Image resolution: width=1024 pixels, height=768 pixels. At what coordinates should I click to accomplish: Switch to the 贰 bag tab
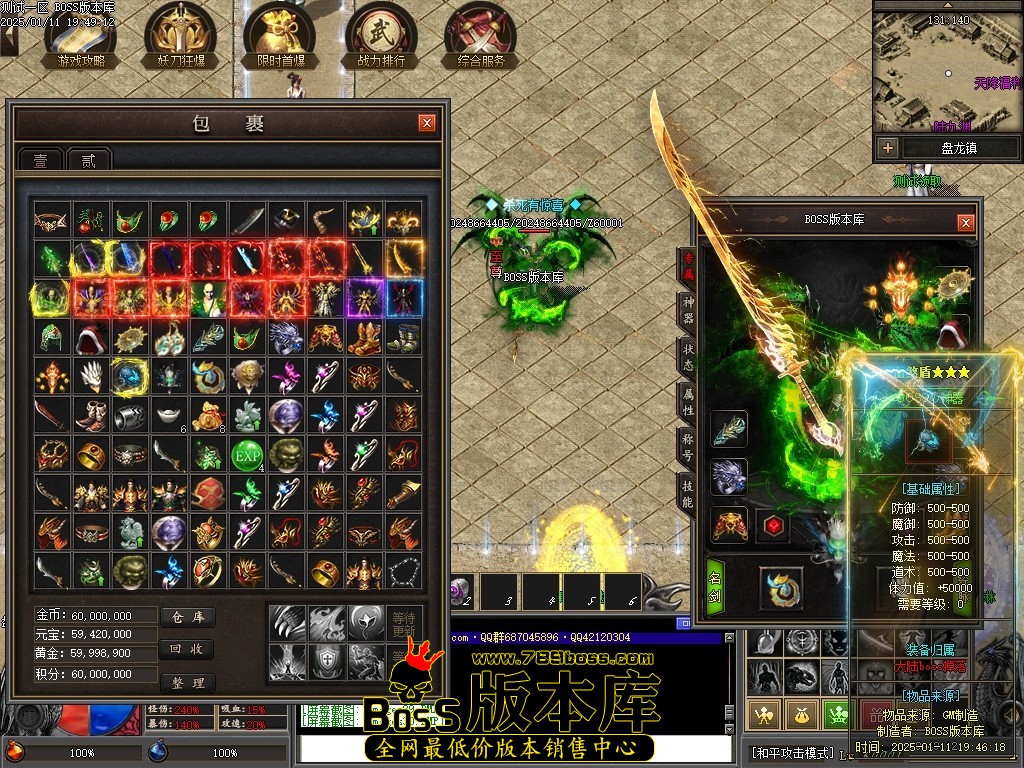point(89,160)
